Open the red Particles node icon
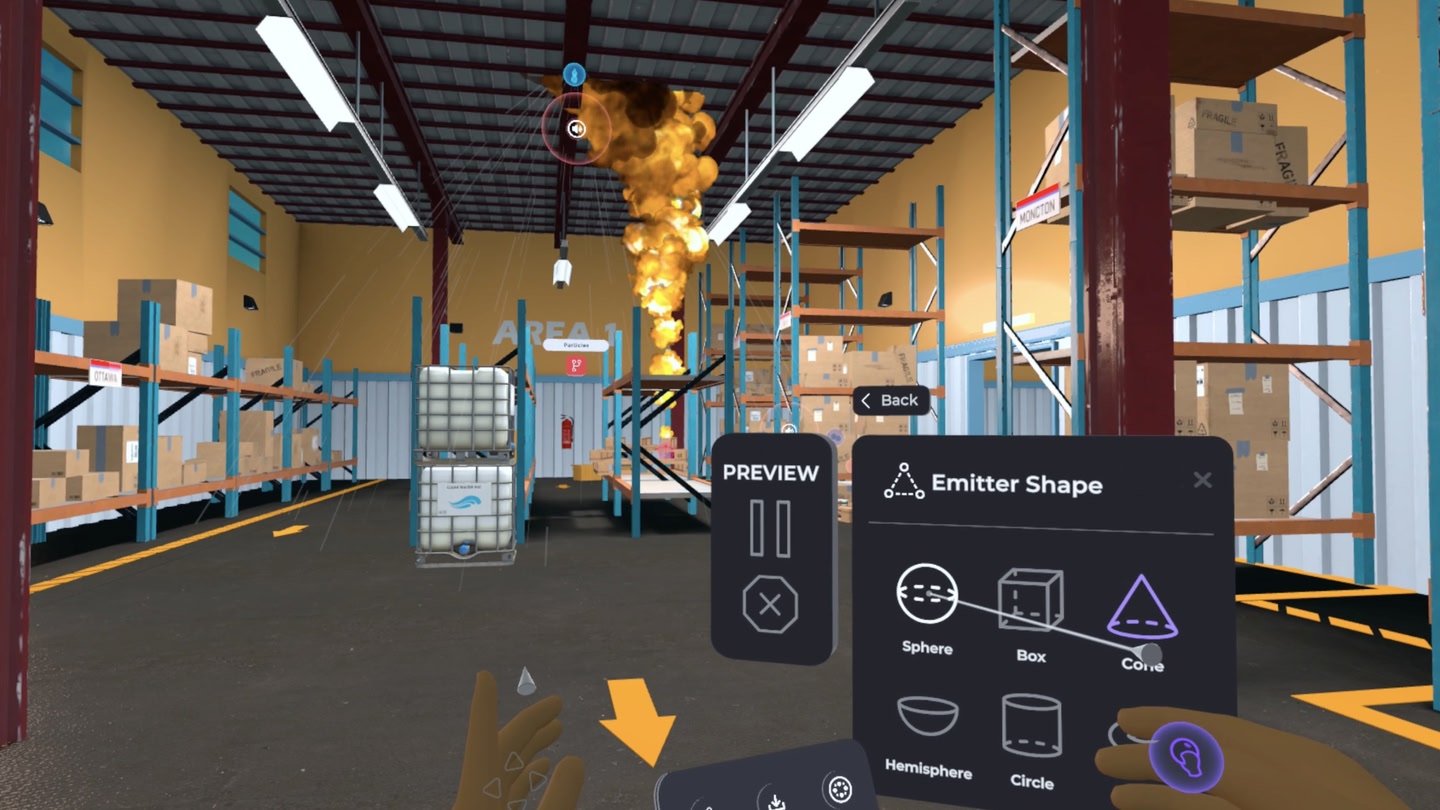This screenshot has width=1440, height=810. [x=575, y=366]
